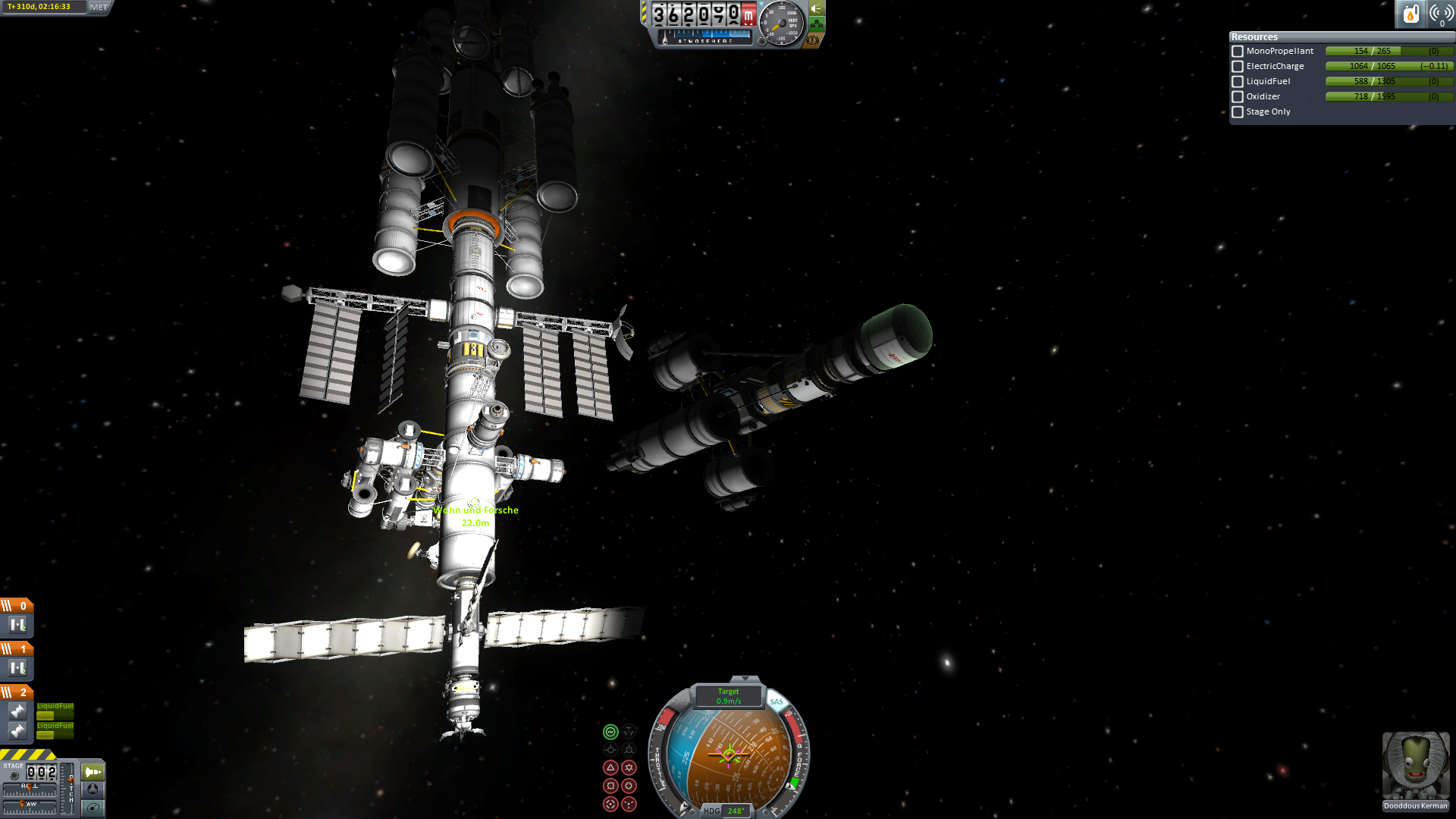
Task: Toggle SAS on the navball
Action: tap(777, 702)
